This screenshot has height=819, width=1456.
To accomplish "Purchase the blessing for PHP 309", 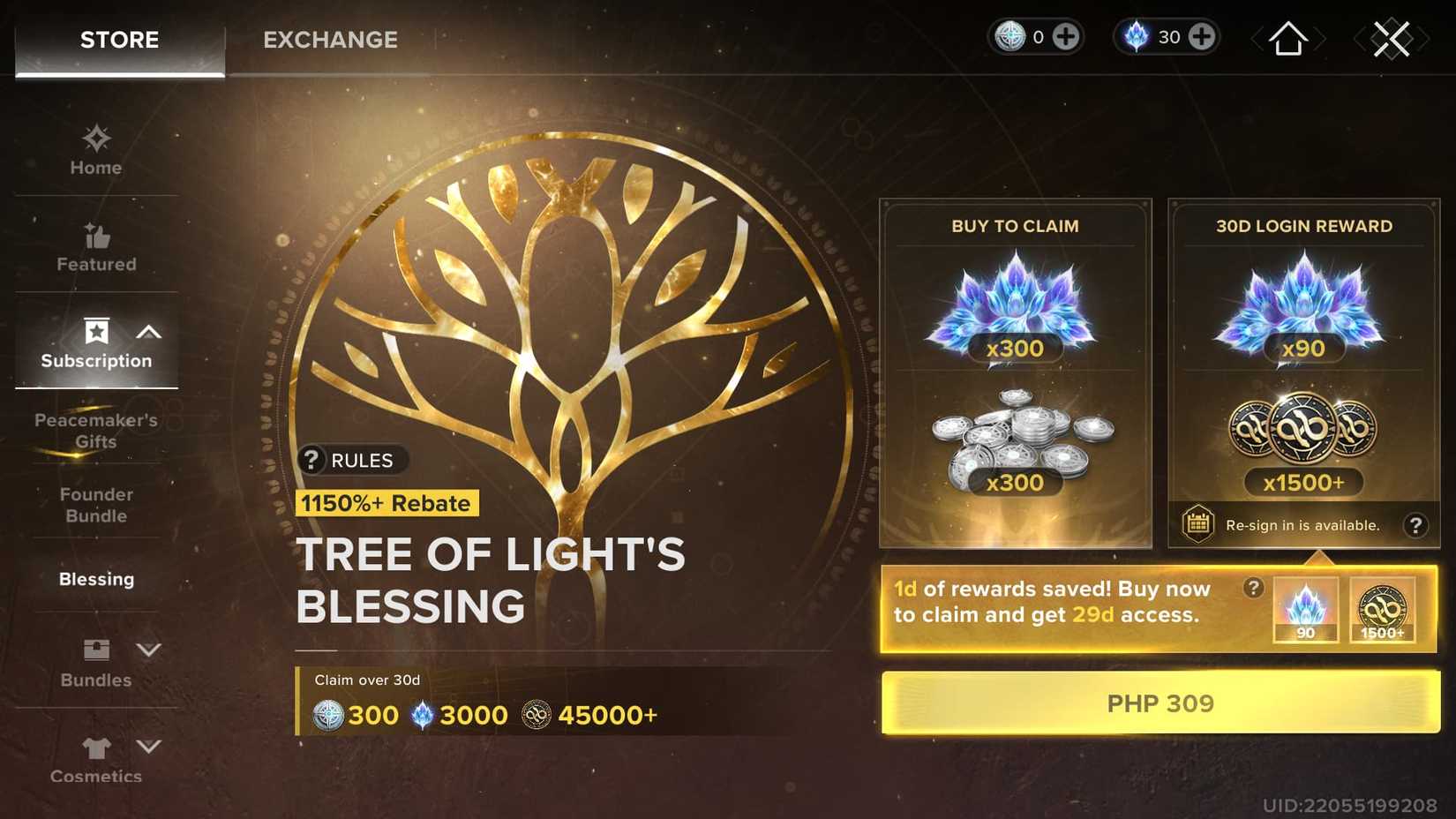I will (x=1160, y=703).
